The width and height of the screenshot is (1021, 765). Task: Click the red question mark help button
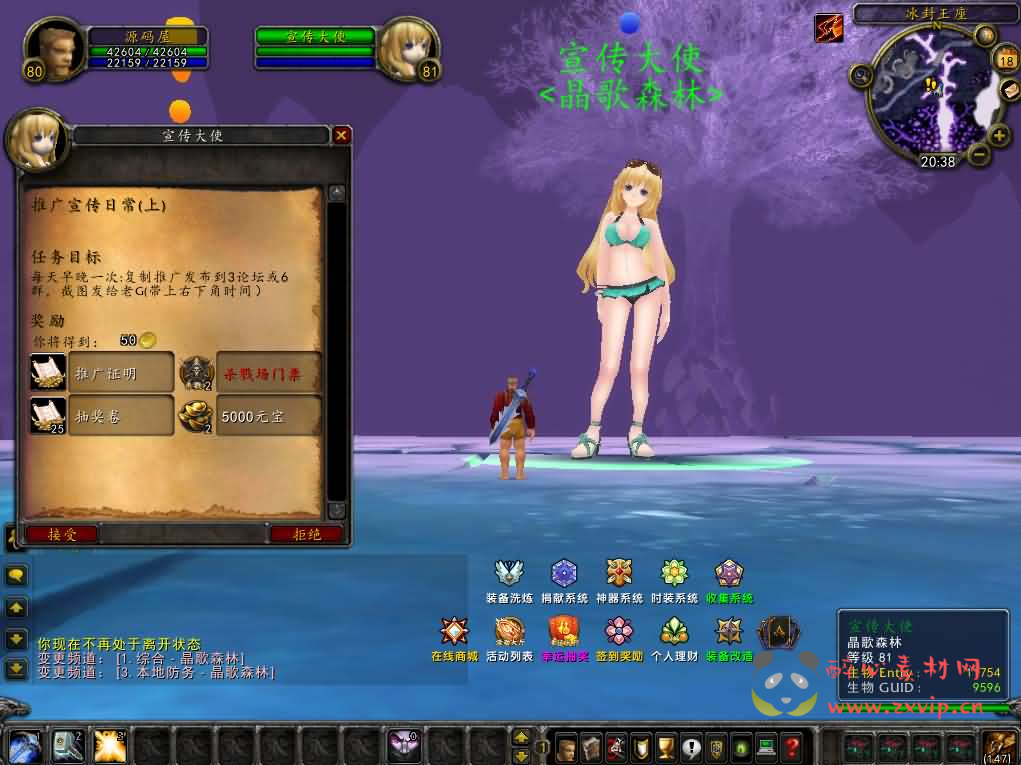click(x=791, y=747)
